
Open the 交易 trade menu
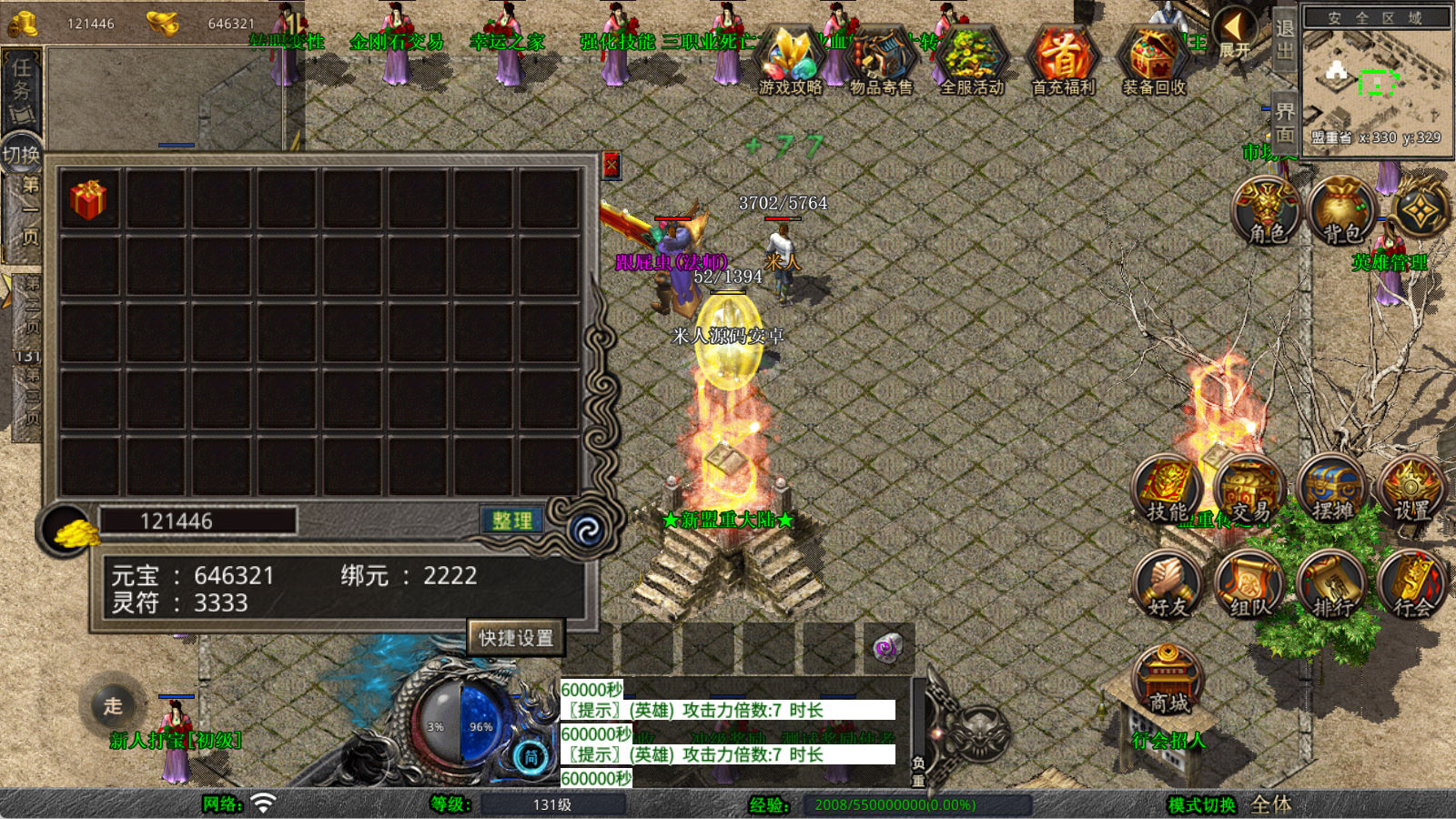click(1249, 490)
